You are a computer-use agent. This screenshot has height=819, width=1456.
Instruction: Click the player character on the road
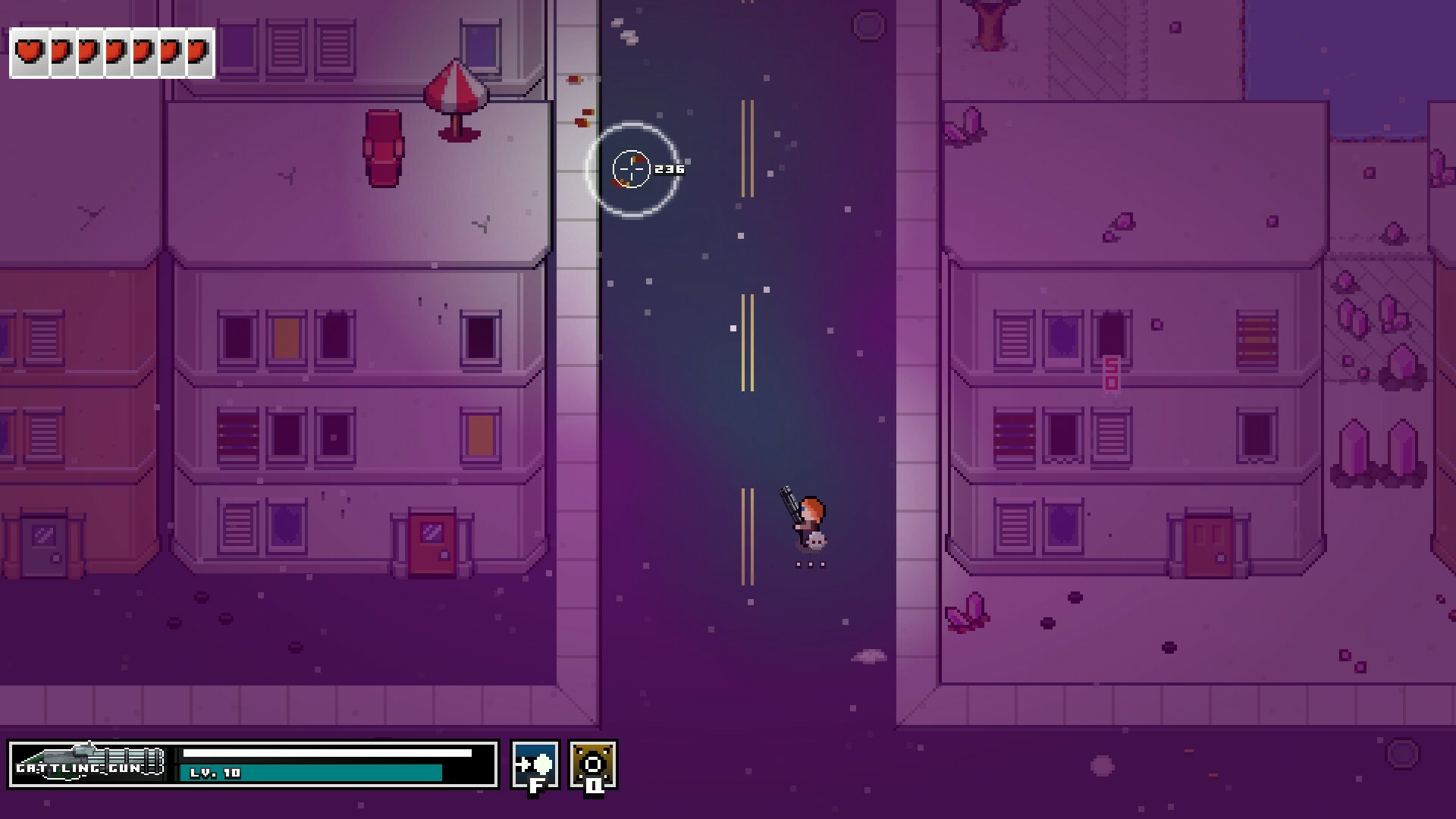click(809, 519)
